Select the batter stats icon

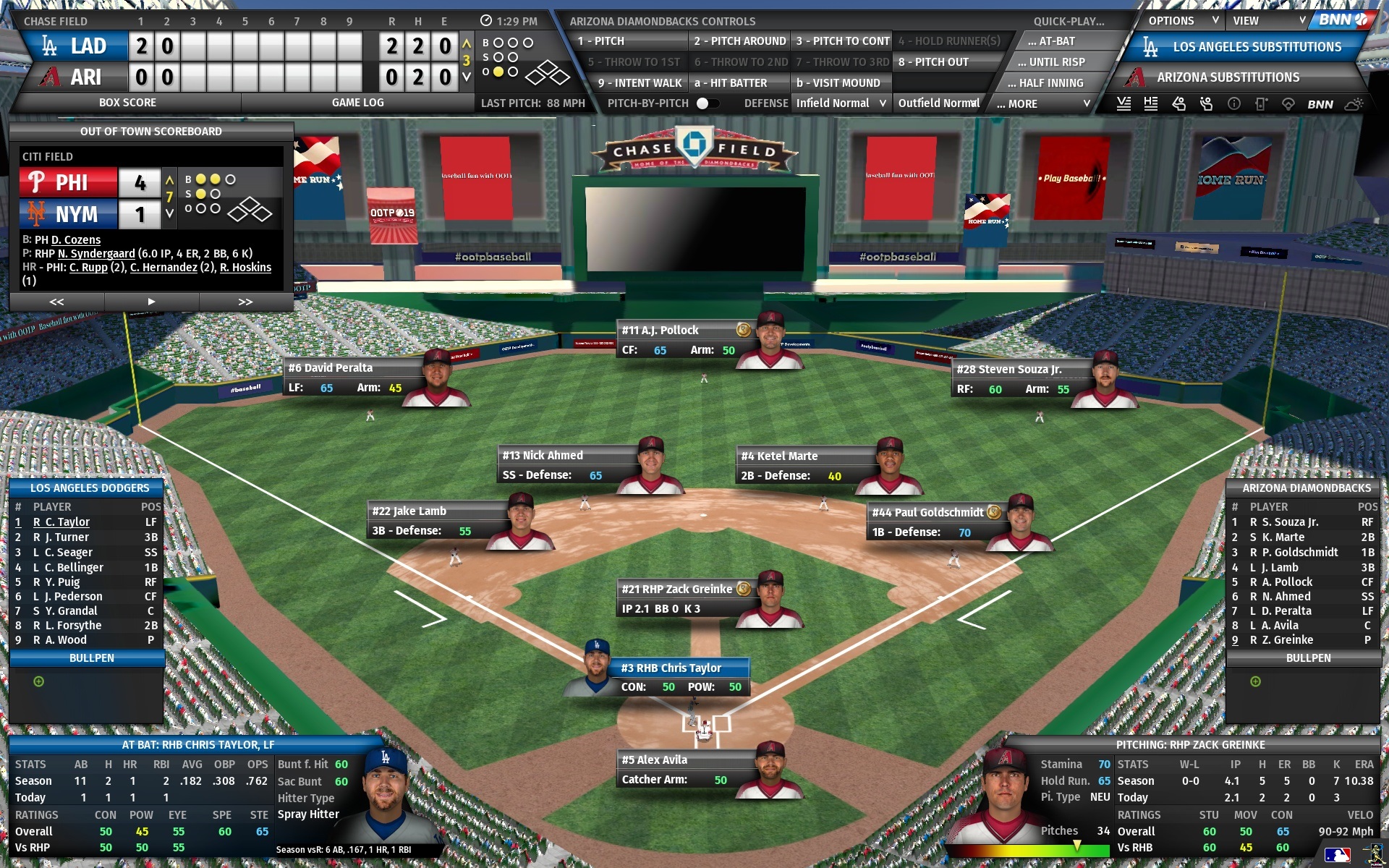(1178, 103)
